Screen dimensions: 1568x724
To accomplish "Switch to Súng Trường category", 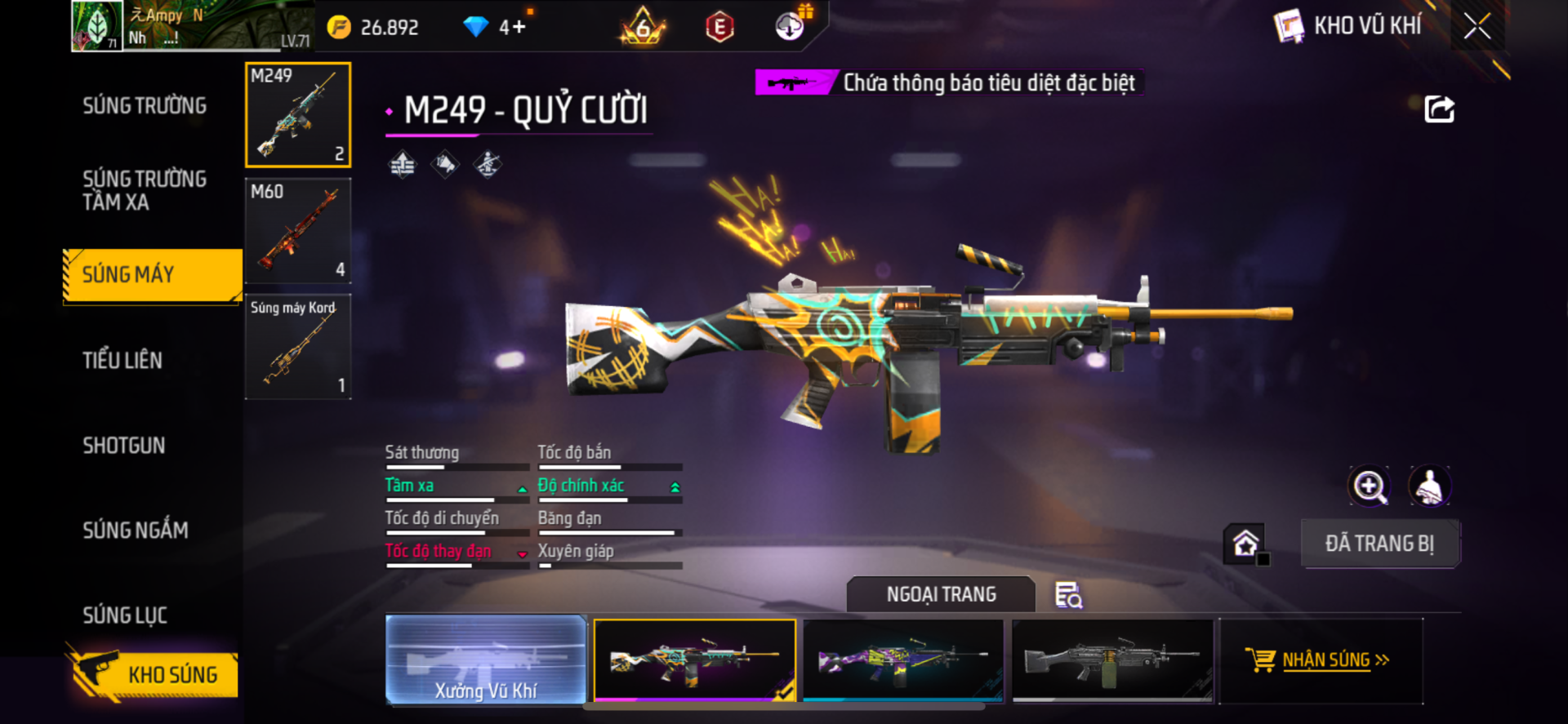I will tap(145, 106).
